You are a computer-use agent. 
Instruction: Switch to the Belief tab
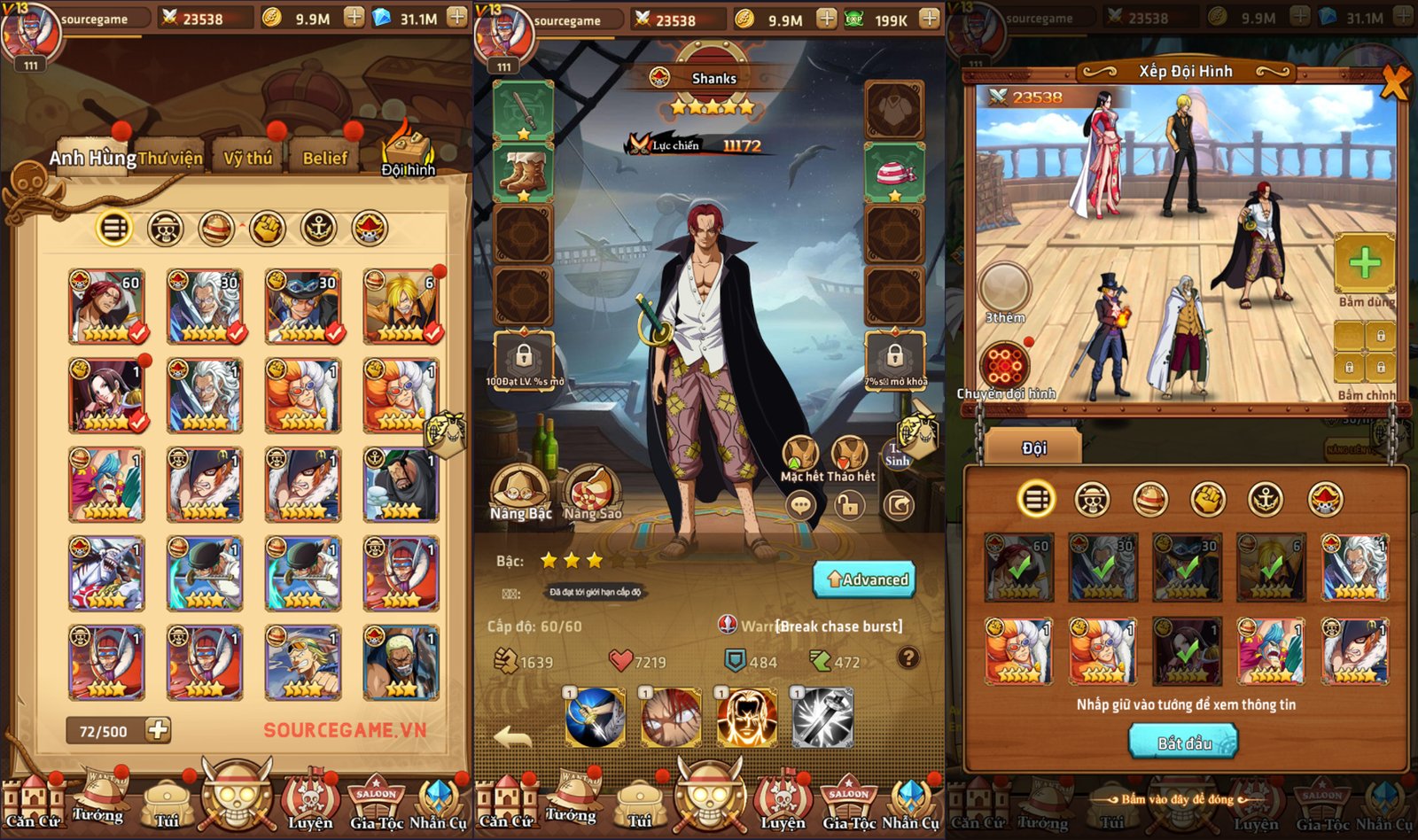pos(326,158)
